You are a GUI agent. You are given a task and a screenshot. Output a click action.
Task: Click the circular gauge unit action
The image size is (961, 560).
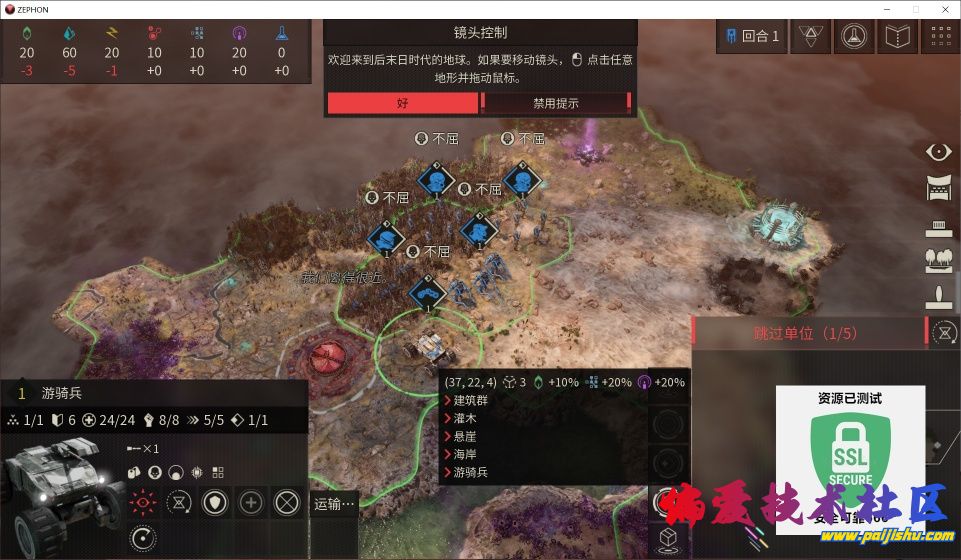pos(144,539)
